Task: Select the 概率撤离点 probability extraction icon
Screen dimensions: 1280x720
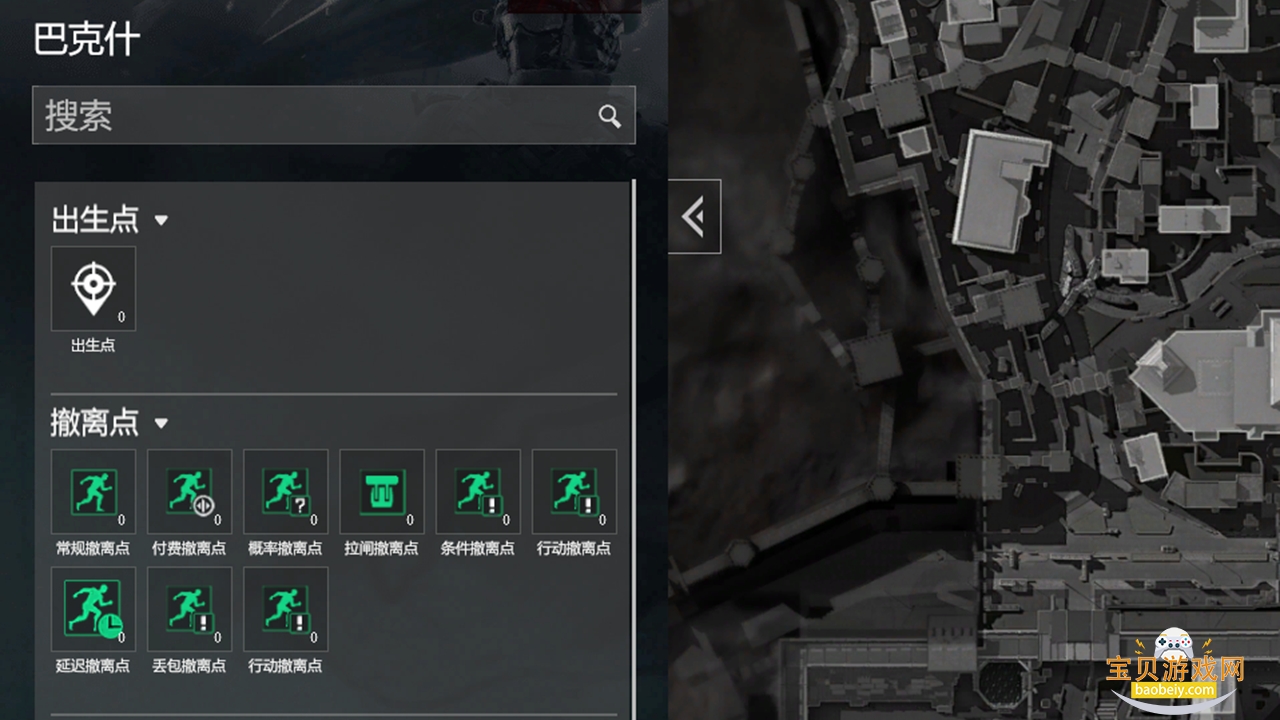Action: [285, 491]
